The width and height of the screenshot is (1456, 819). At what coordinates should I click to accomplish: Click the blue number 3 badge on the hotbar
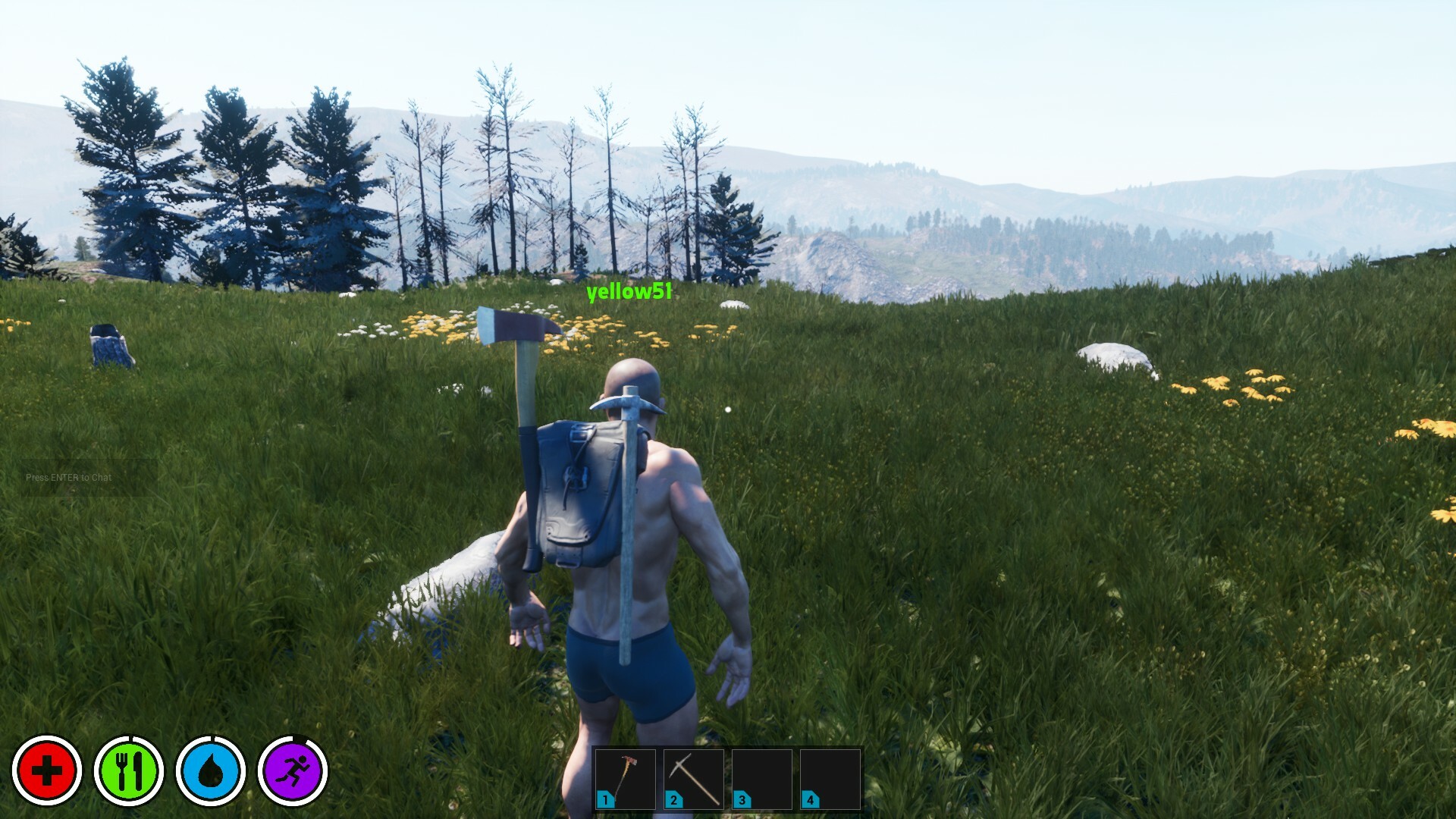(740, 799)
